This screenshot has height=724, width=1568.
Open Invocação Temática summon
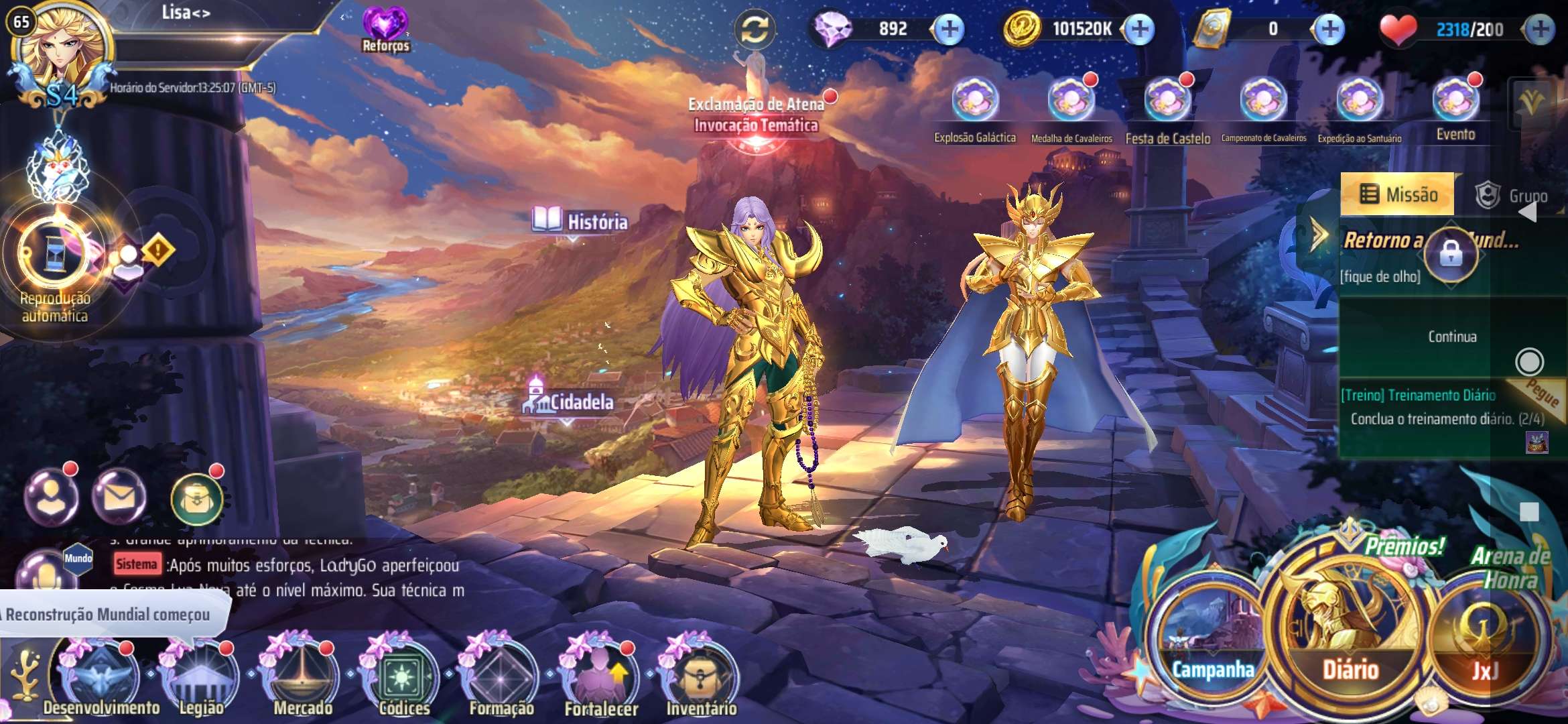click(756, 125)
